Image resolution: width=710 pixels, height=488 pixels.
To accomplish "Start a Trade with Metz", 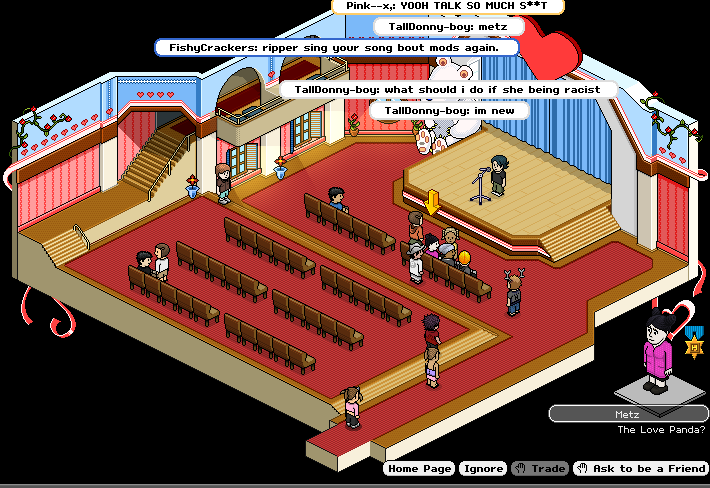I will point(539,468).
